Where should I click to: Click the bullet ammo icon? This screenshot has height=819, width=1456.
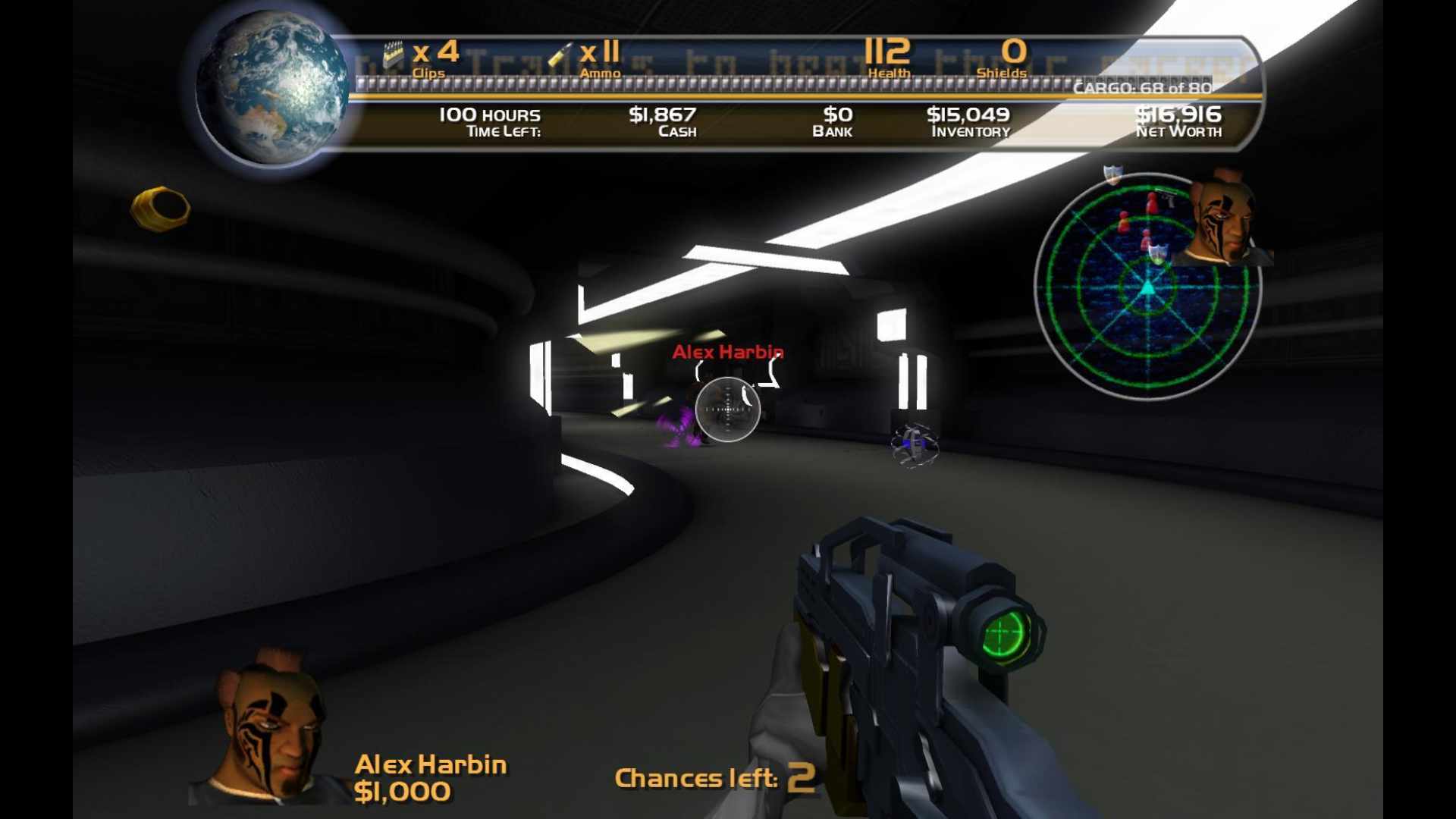tap(561, 55)
